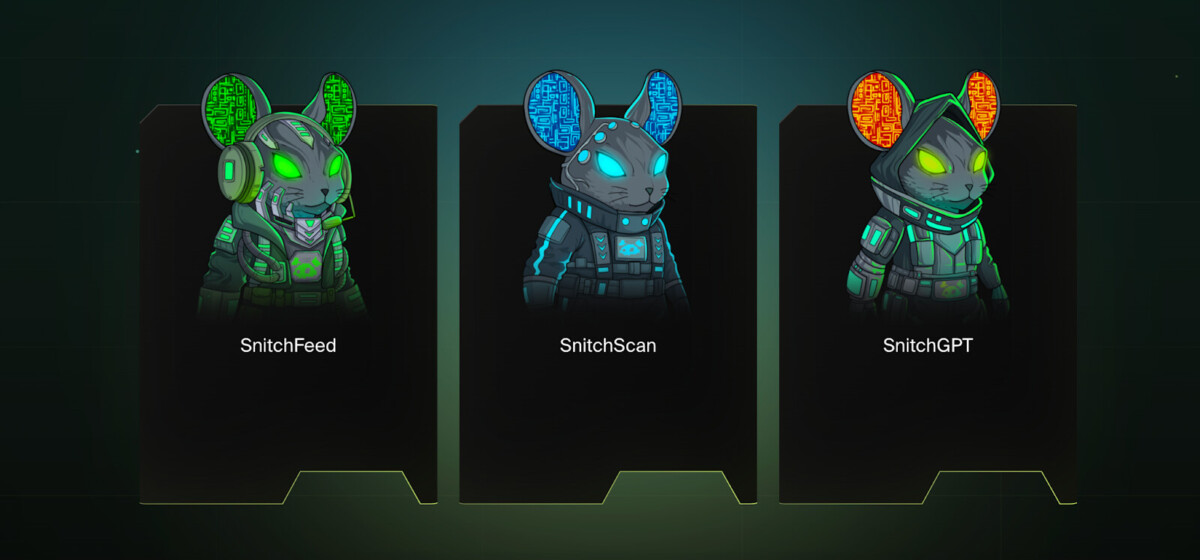Select the SnitchFeed character card
Image resolution: width=1200 pixels, height=560 pixels.
pyautogui.click(x=288, y=300)
